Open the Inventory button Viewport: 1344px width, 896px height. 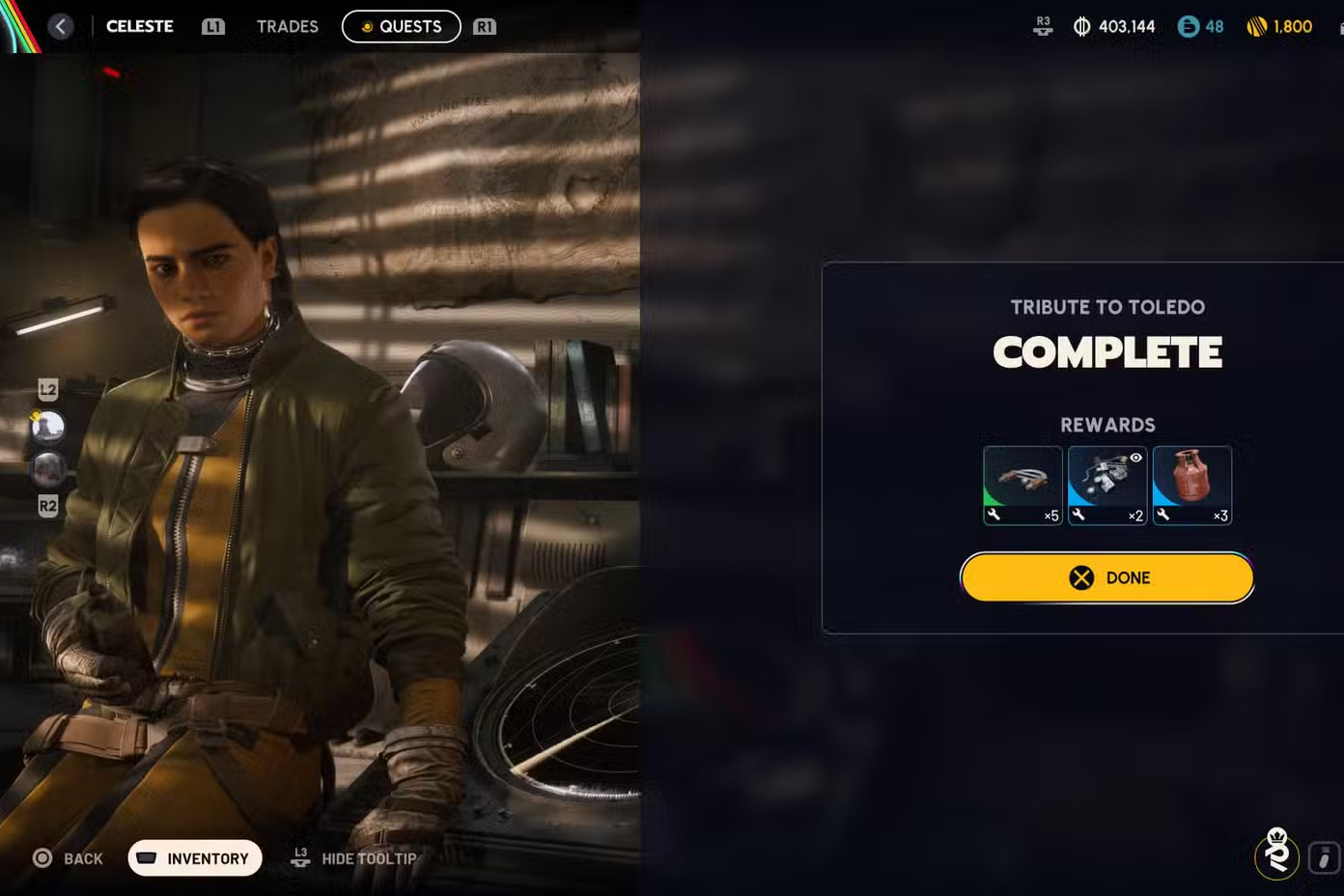point(195,858)
